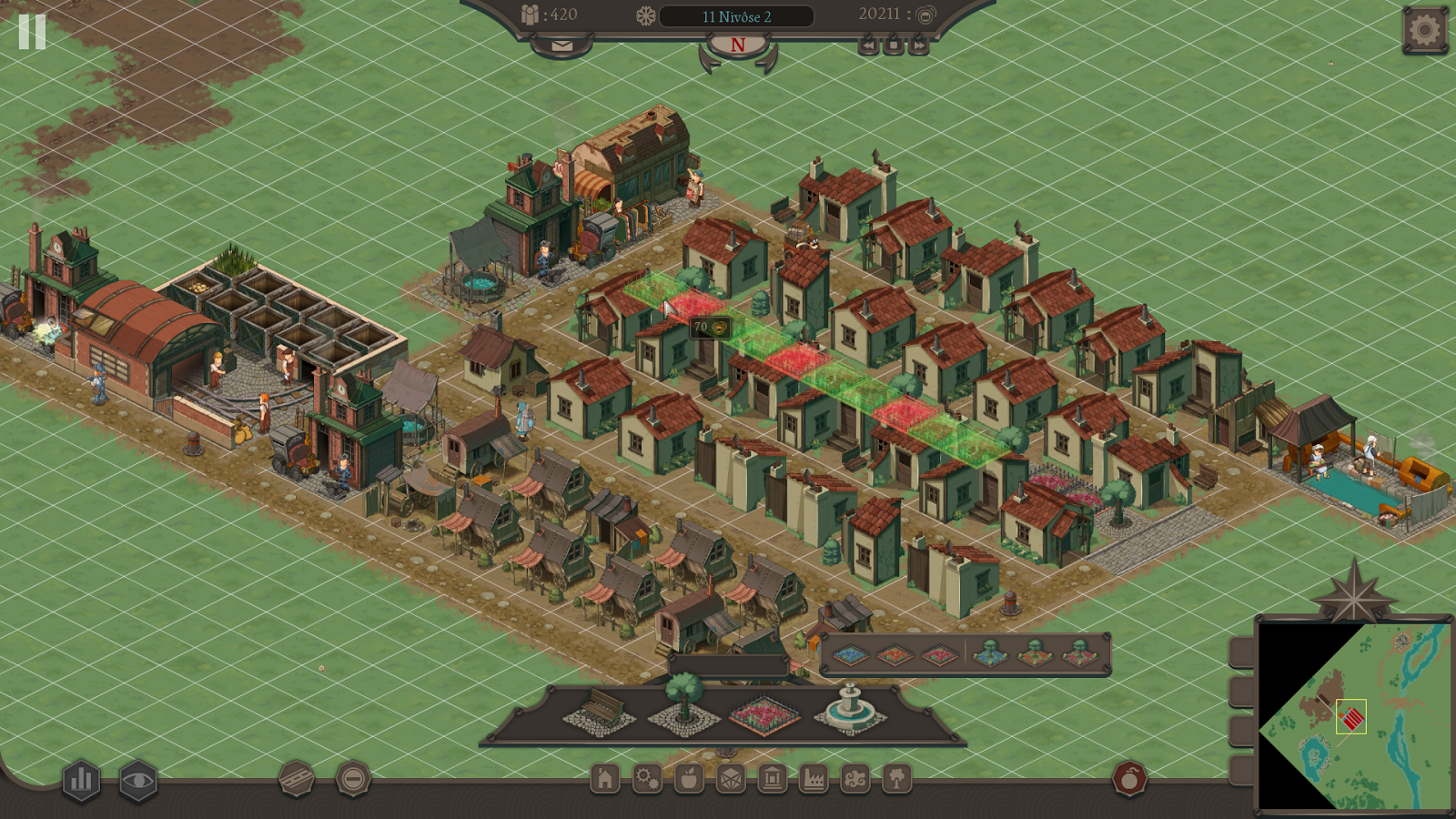Open the food buildings menu with apple icon
This screenshot has height=819, width=1456.
click(689, 780)
